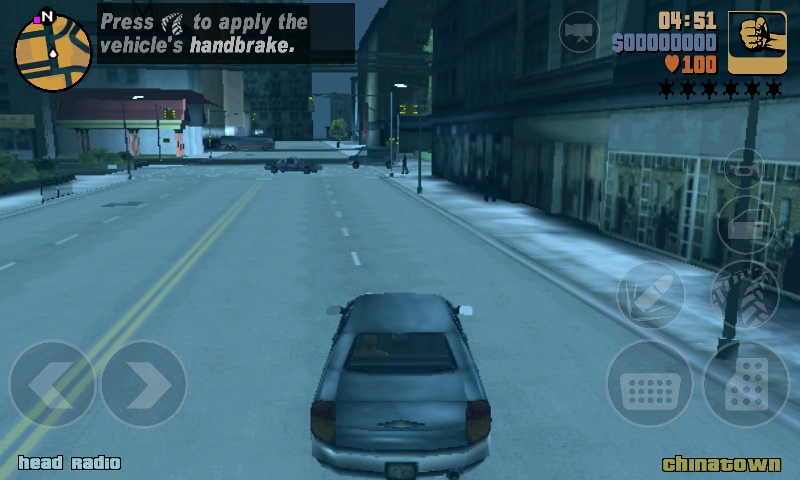800x480 pixels.
Task: Tap the accelerator pedal button
Action: pyautogui.click(x=745, y=385)
